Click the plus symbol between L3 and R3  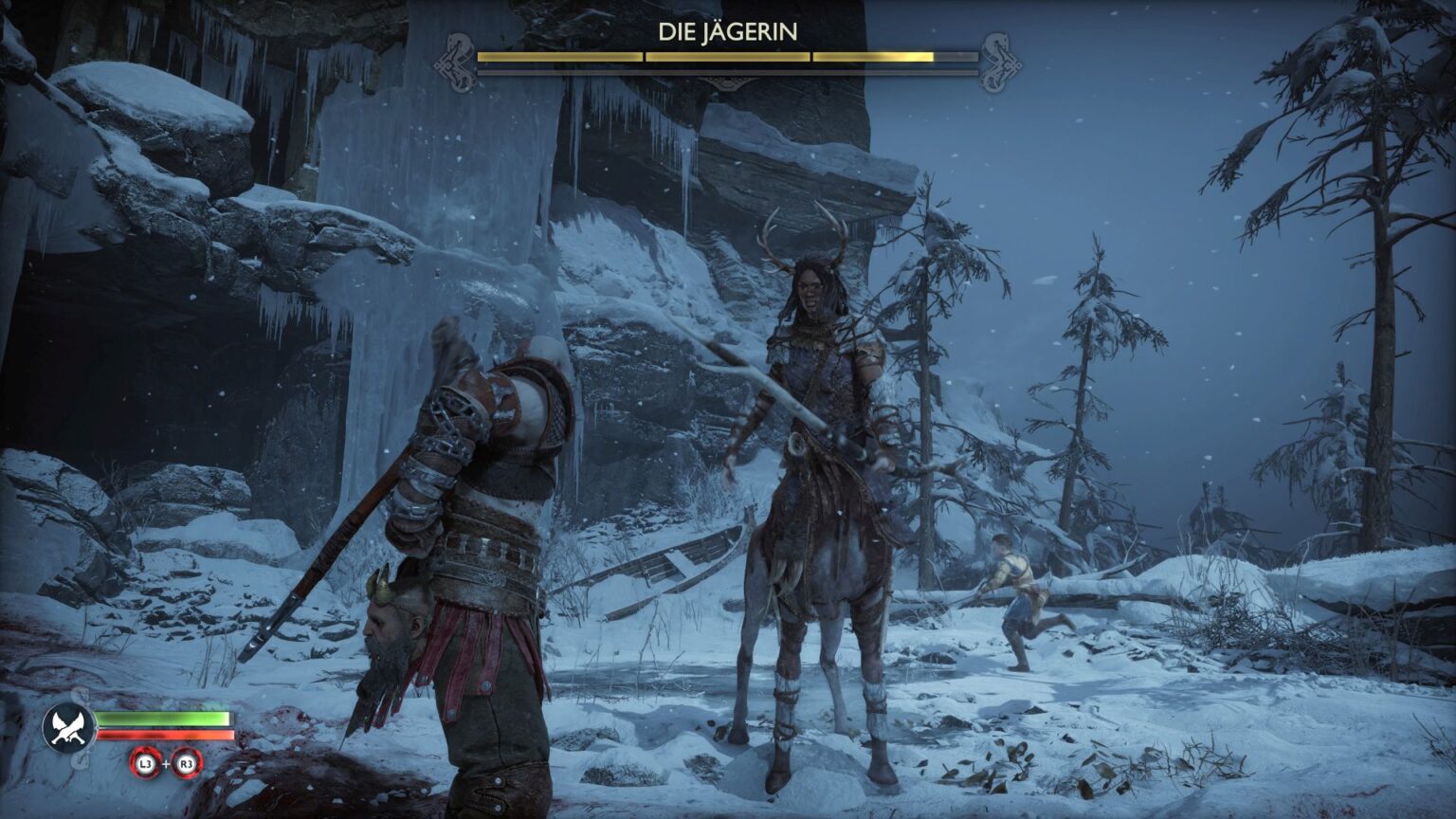pyautogui.click(x=166, y=764)
